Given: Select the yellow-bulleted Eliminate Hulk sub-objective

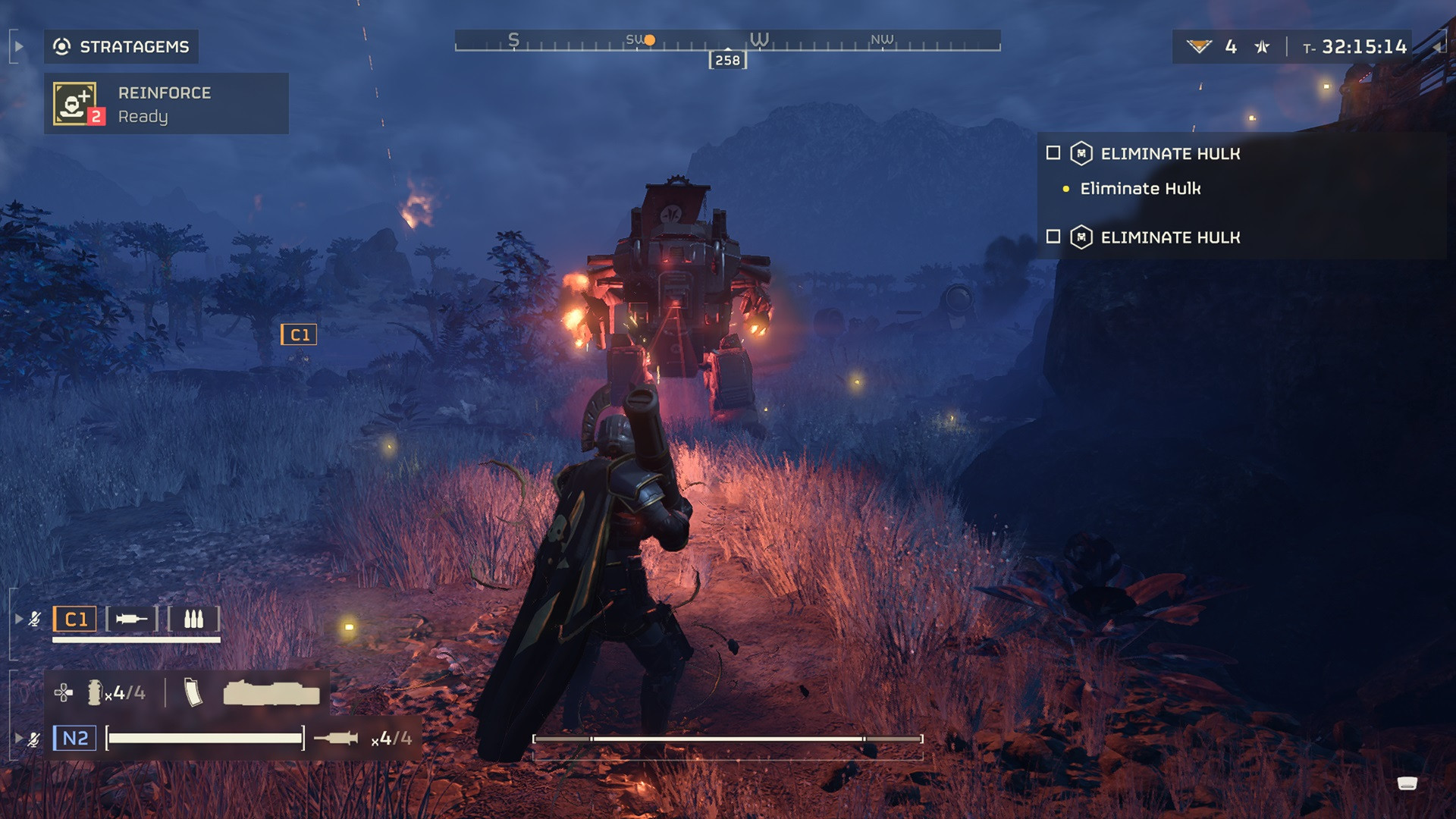Looking at the screenshot, I should click(1140, 189).
